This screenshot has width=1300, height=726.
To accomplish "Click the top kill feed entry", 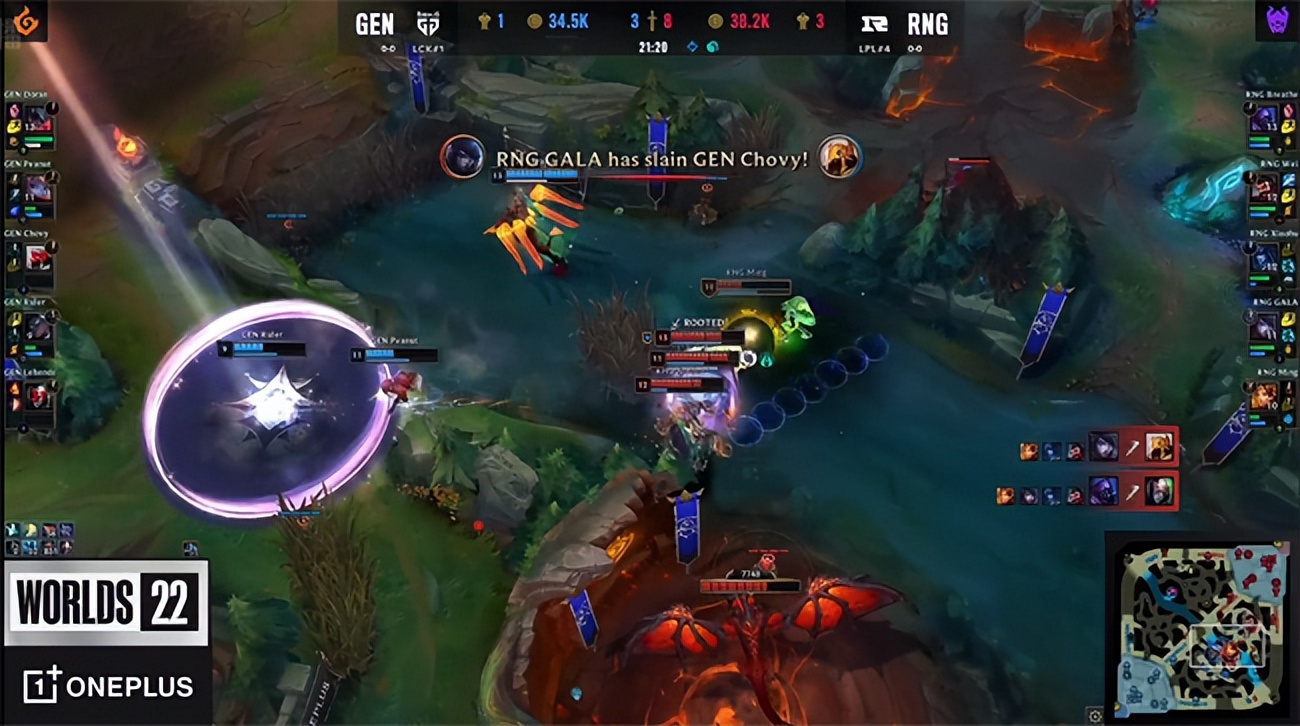I will [1098, 447].
